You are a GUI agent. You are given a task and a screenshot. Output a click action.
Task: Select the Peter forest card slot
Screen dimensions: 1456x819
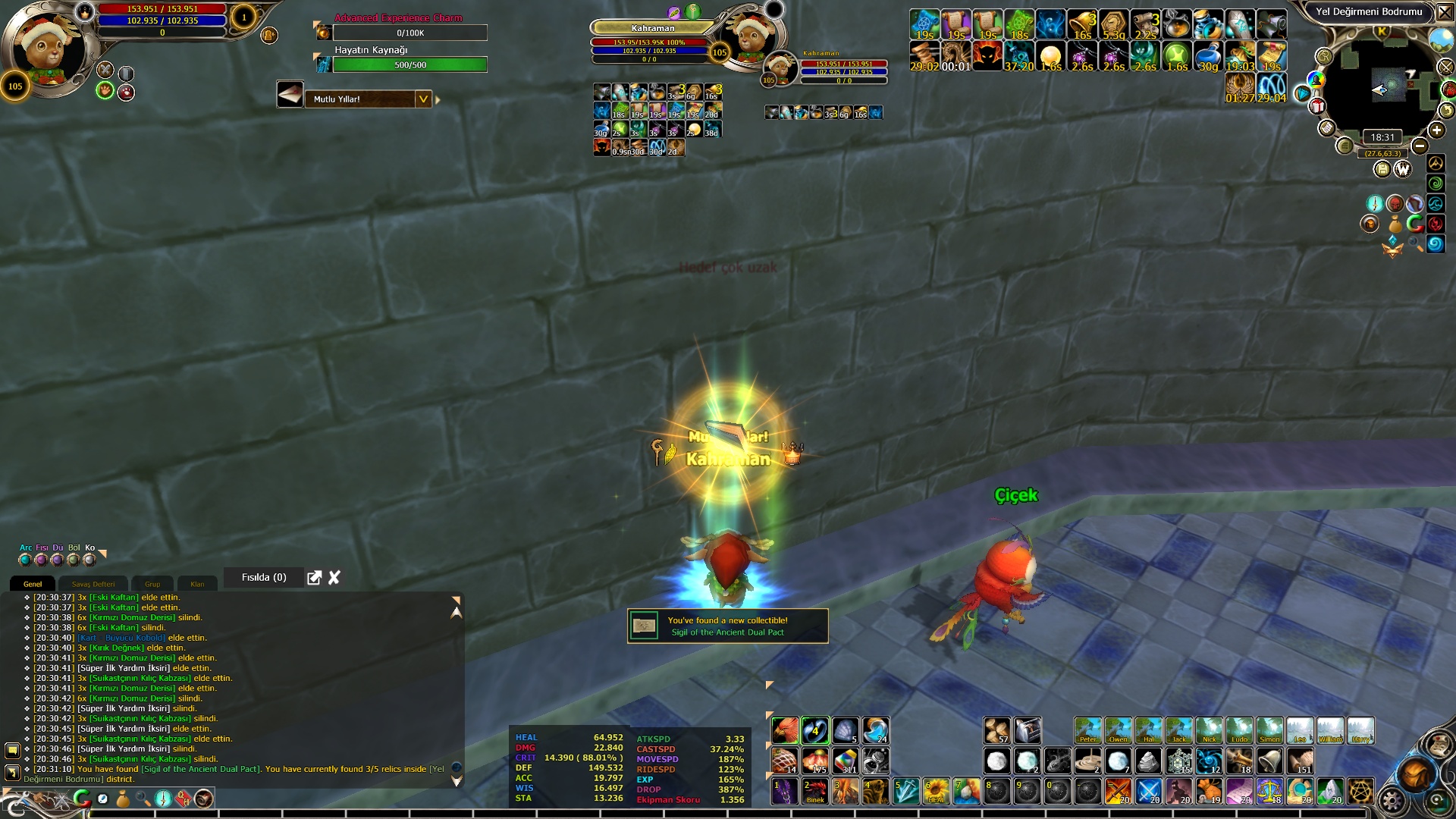(1087, 730)
